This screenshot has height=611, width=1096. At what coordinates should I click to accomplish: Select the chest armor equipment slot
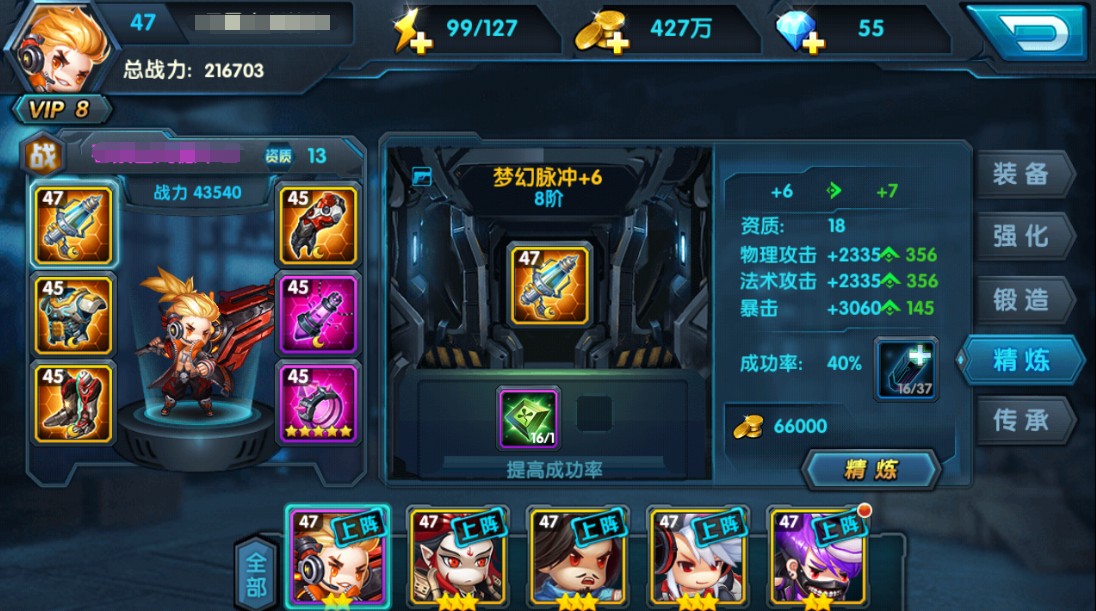73,313
